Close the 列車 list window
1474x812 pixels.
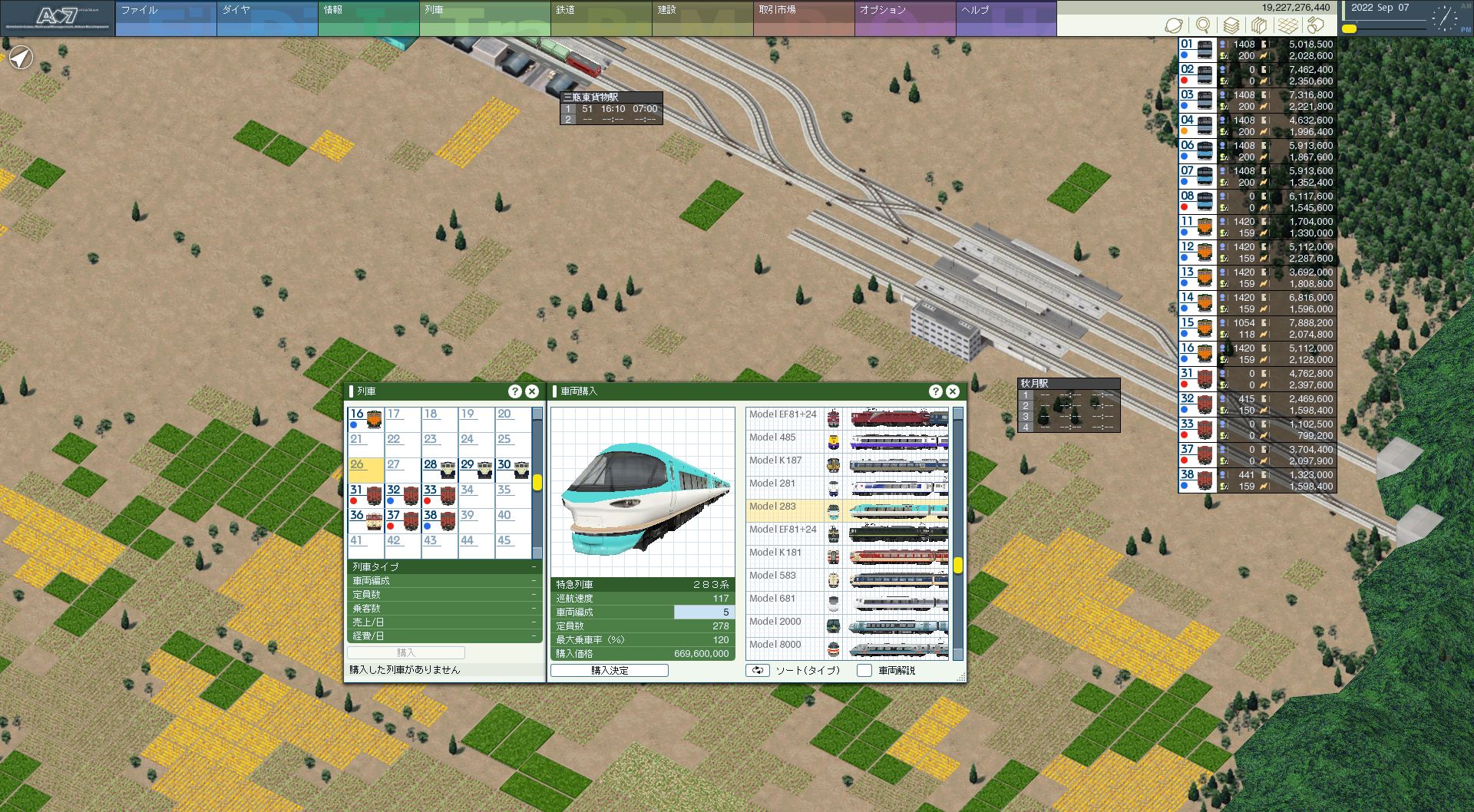point(532,391)
